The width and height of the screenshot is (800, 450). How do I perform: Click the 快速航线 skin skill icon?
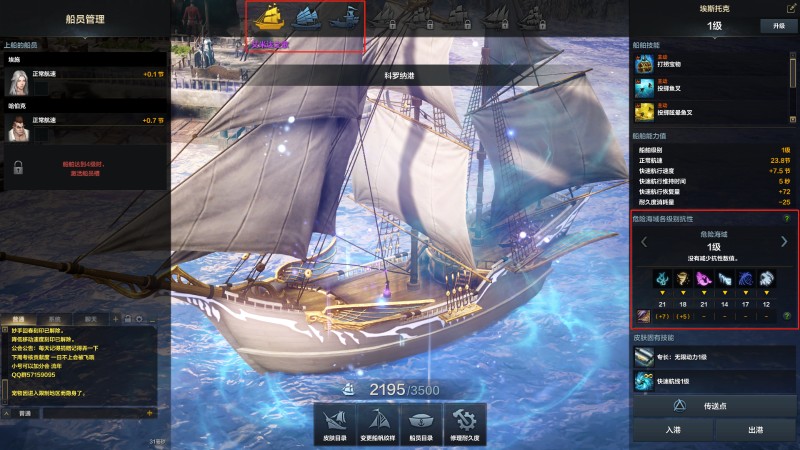click(644, 380)
